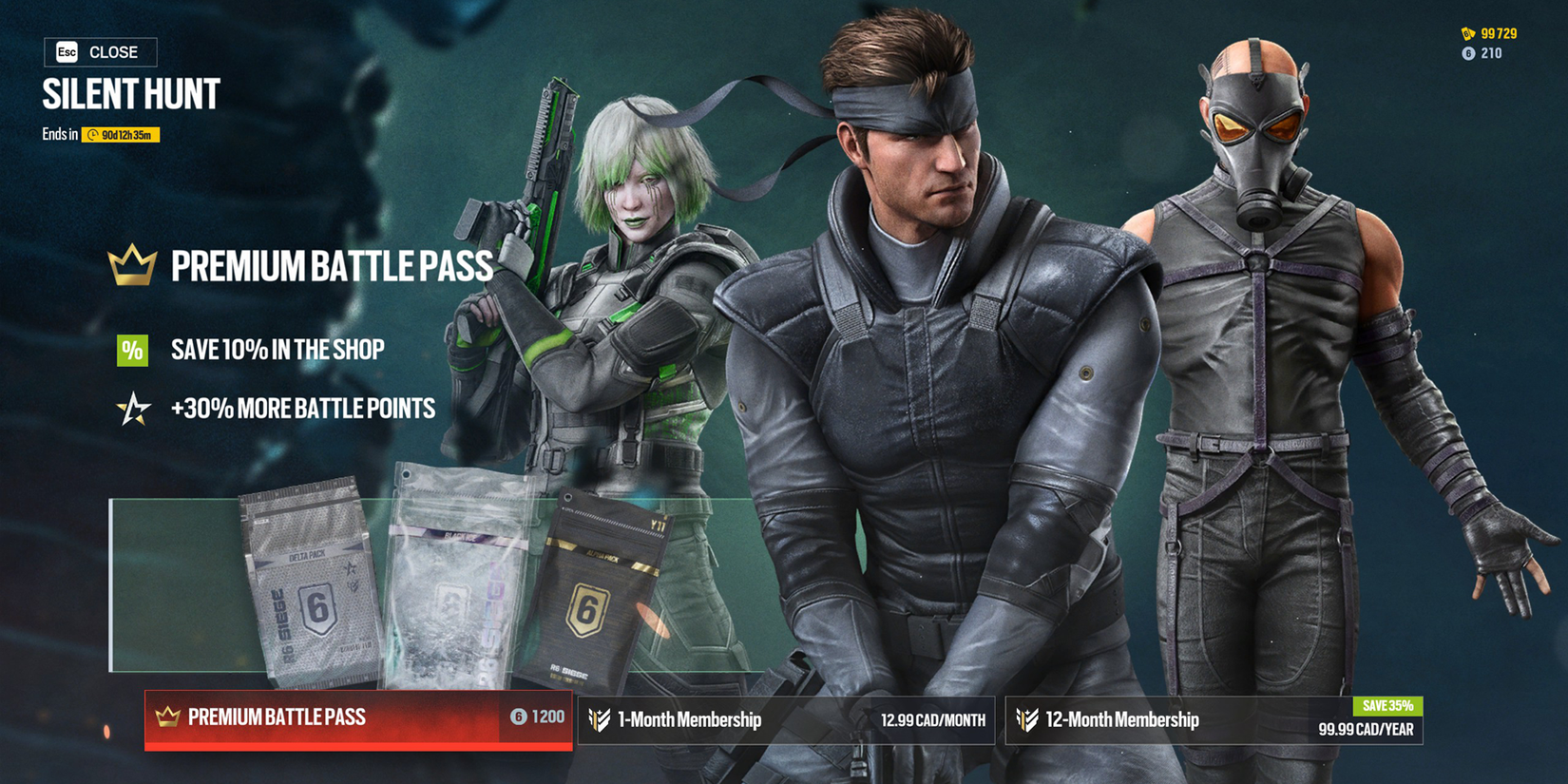Select the R6 Credits currency icon
This screenshot has height=784, width=1568.
1469,53
